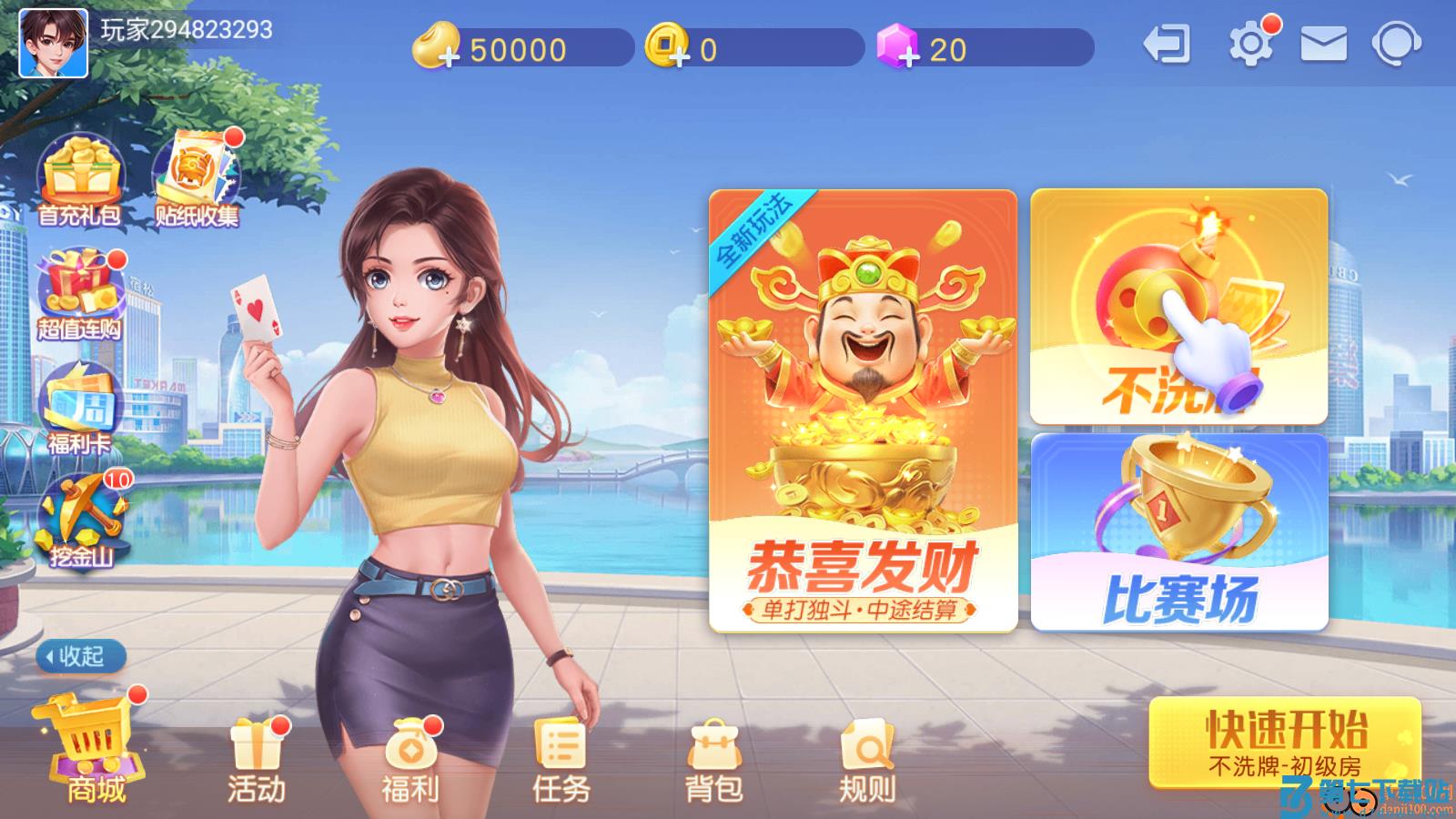Open the 超值连购 purchase icon
The width and height of the screenshot is (1456, 819).
coord(80,291)
